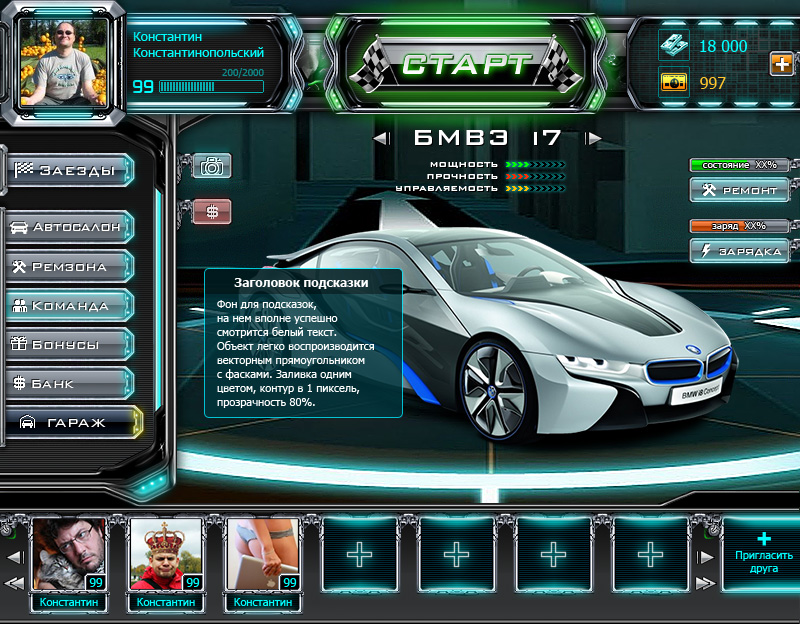Select the Команда menu item
Screen dimensions: 800x624
(x=72, y=305)
